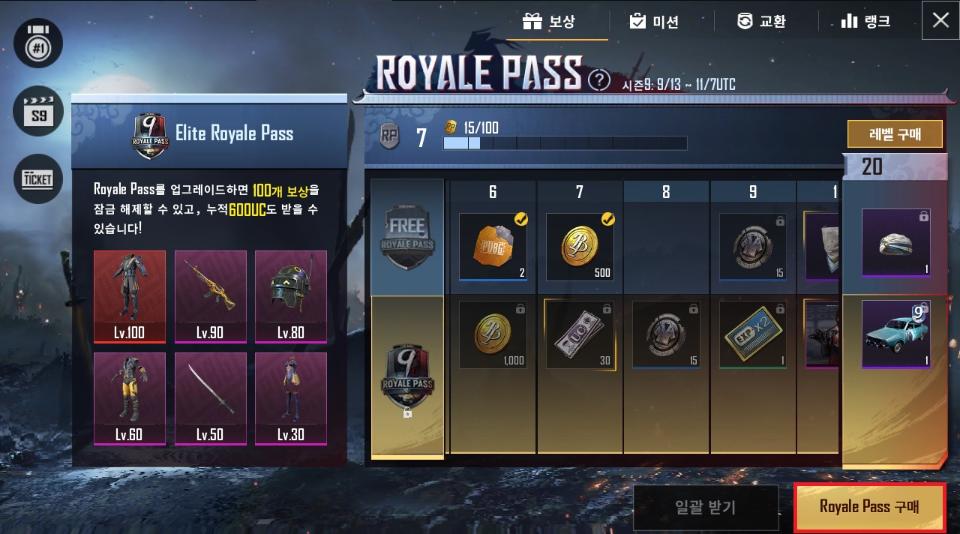Purchase with the Royale Pass 구매 button
Image resolution: width=960 pixels, height=534 pixels.
868,506
